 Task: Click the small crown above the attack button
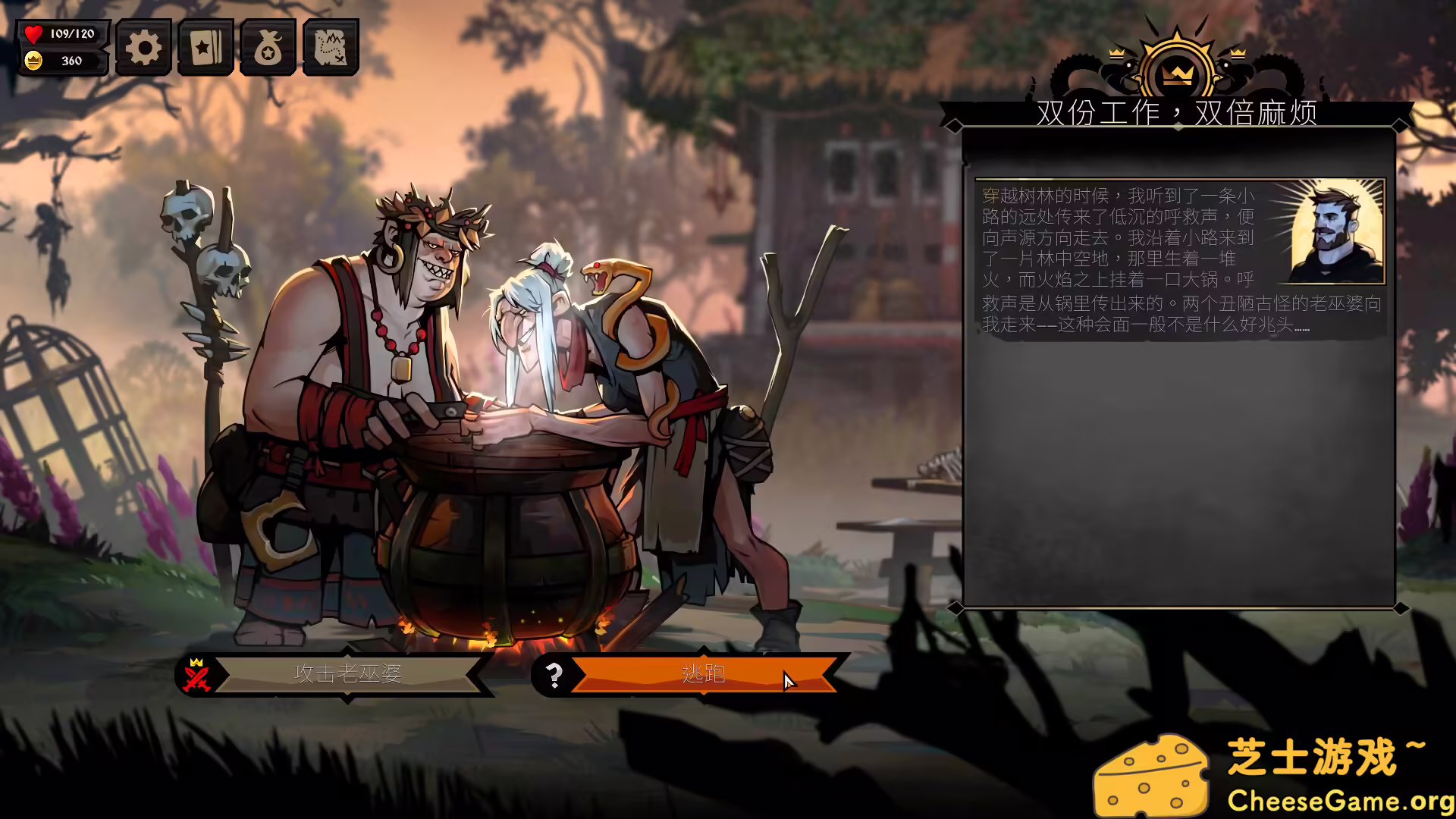[x=196, y=663]
